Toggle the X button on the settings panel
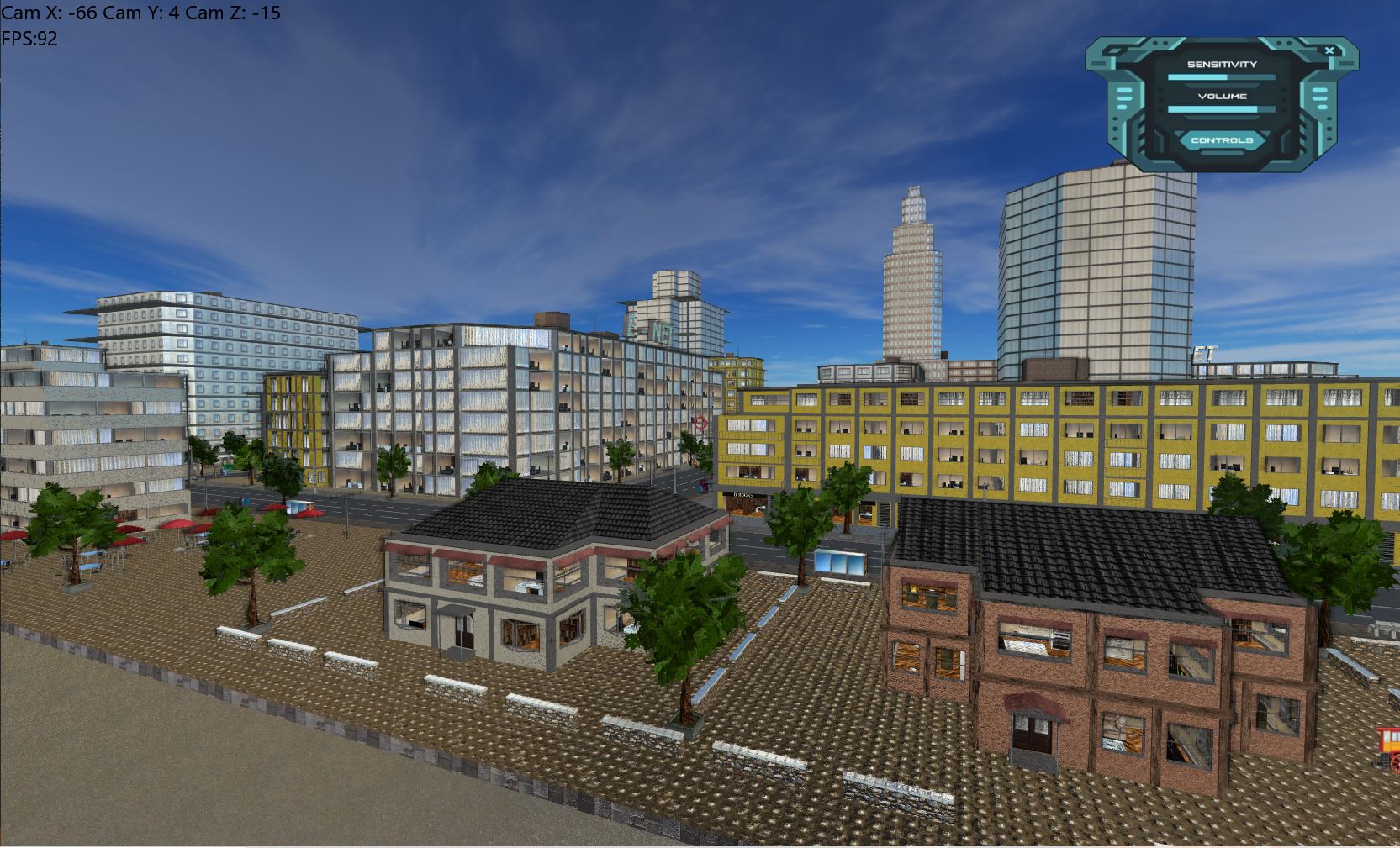The image size is (1400, 848). click(1329, 50)
